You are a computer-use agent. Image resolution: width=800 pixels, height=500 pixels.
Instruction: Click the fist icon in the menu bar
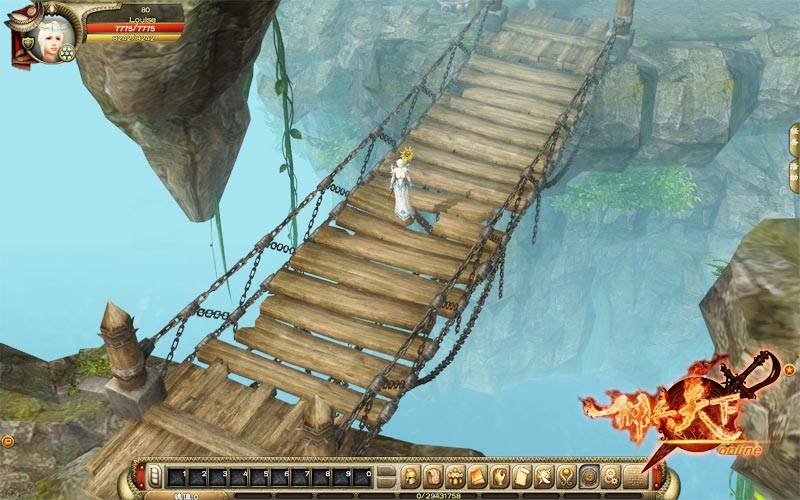click(500, 475)
